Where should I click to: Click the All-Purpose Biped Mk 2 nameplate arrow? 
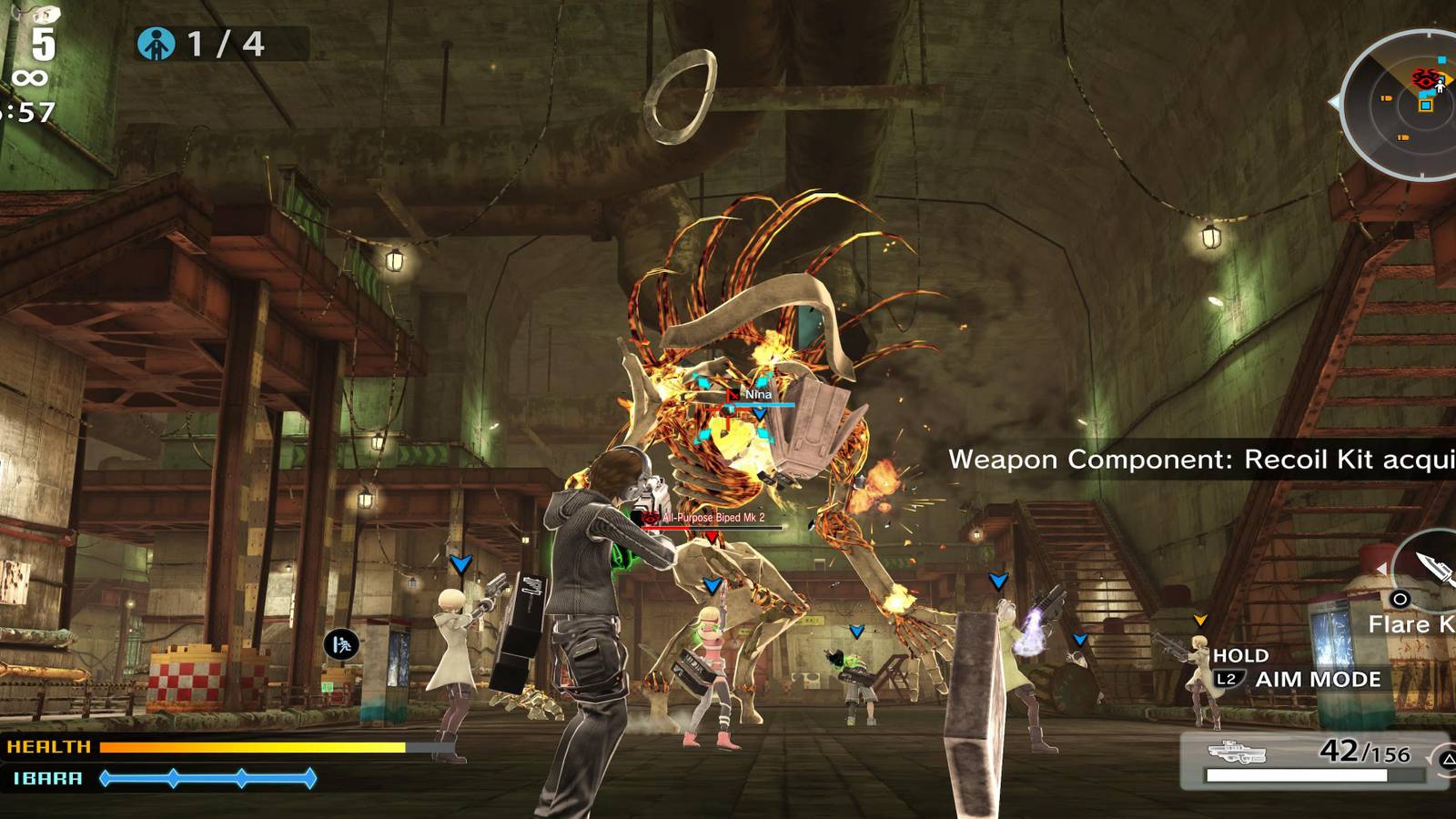[x=712, y=537]
